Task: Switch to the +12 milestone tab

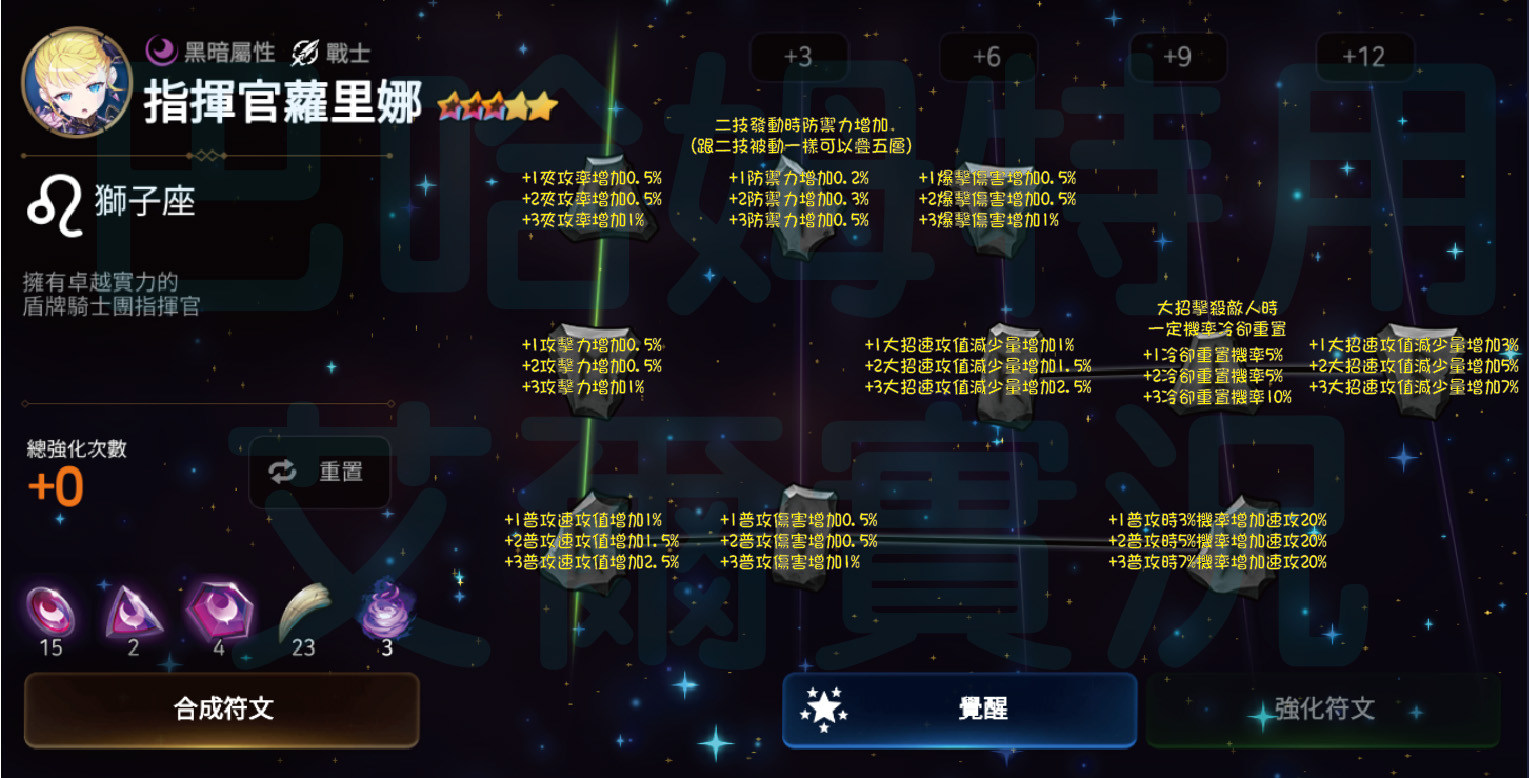Action: [1363, 57]
